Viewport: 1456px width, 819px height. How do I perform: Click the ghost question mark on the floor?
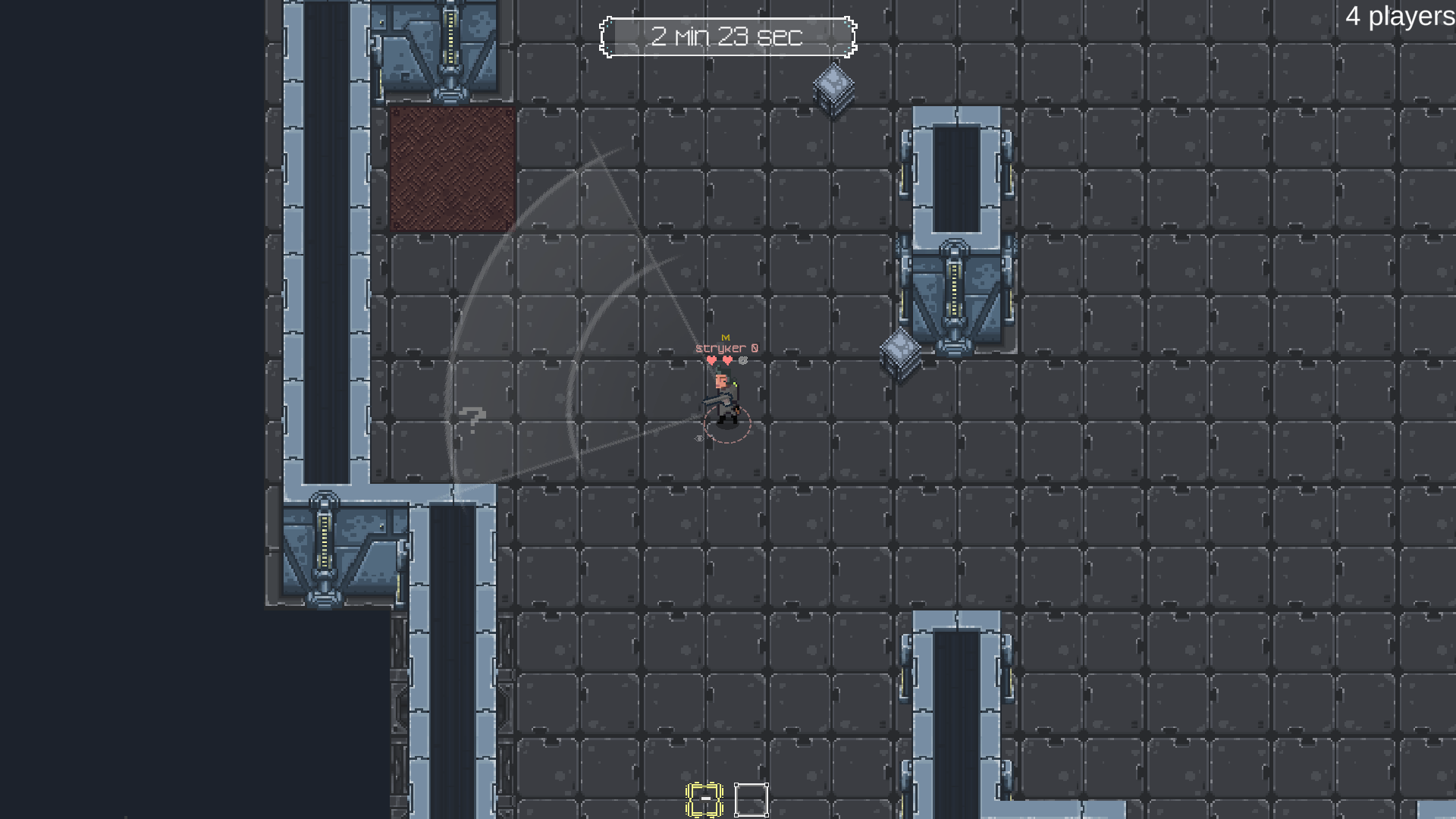click(x=470, y=419)
